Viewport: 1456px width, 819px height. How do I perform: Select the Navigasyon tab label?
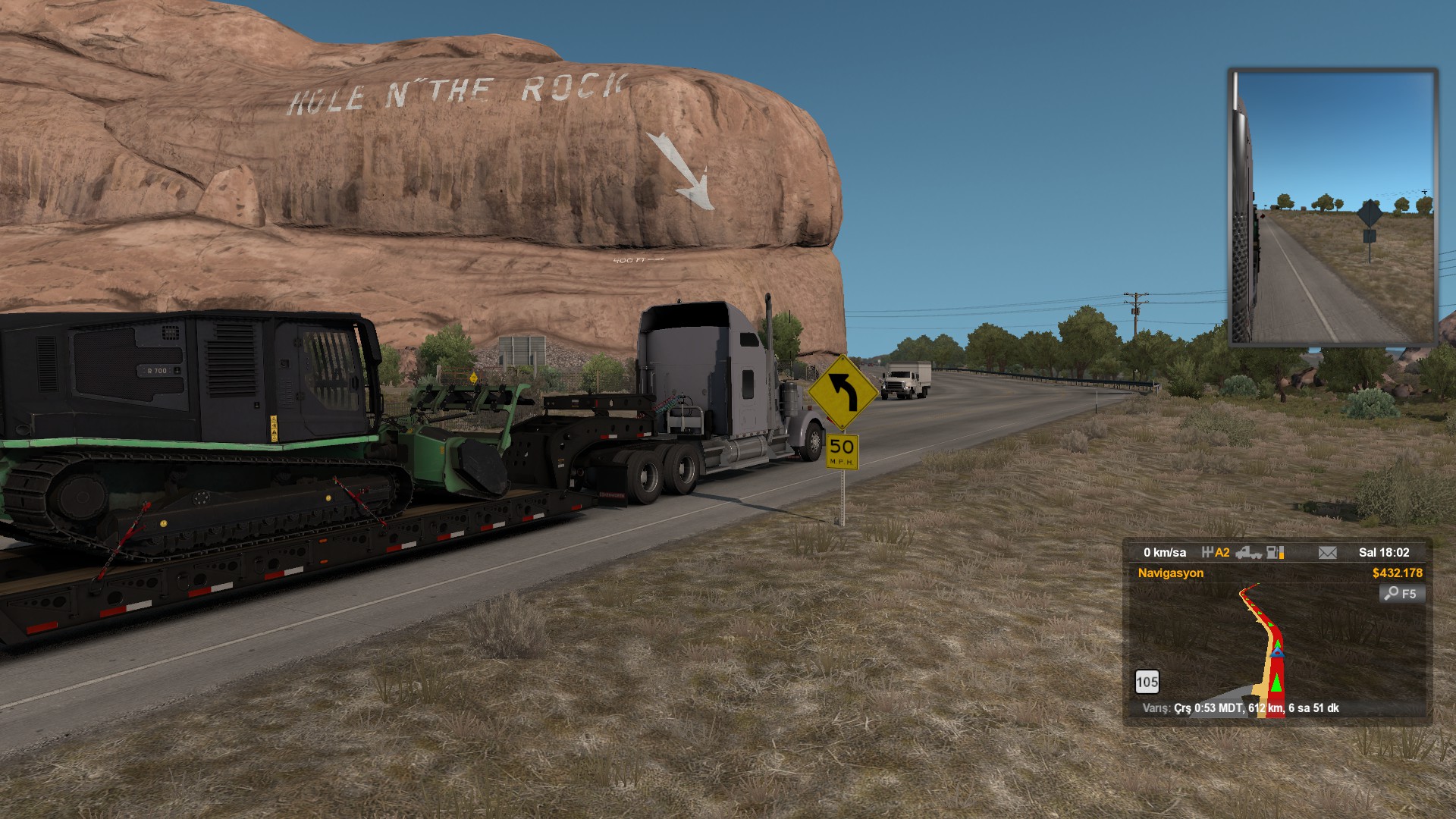1170,573
